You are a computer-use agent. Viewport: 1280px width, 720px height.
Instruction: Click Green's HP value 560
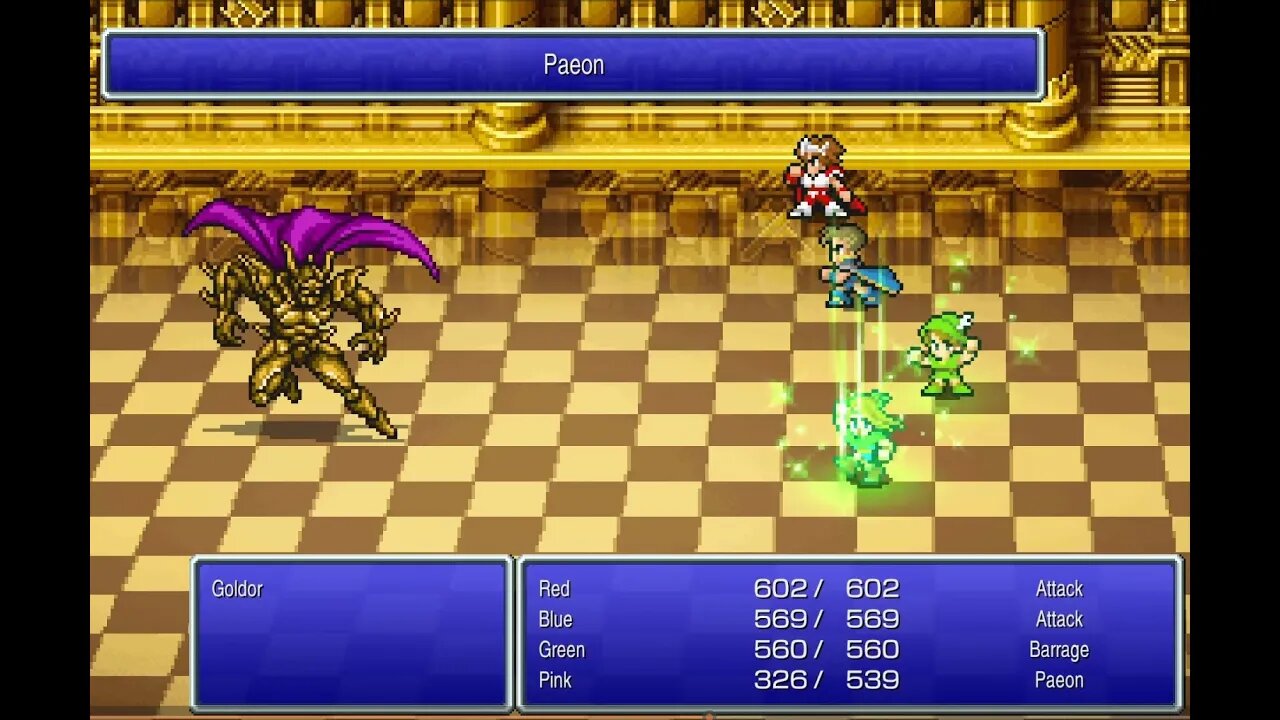coord(780,650)
